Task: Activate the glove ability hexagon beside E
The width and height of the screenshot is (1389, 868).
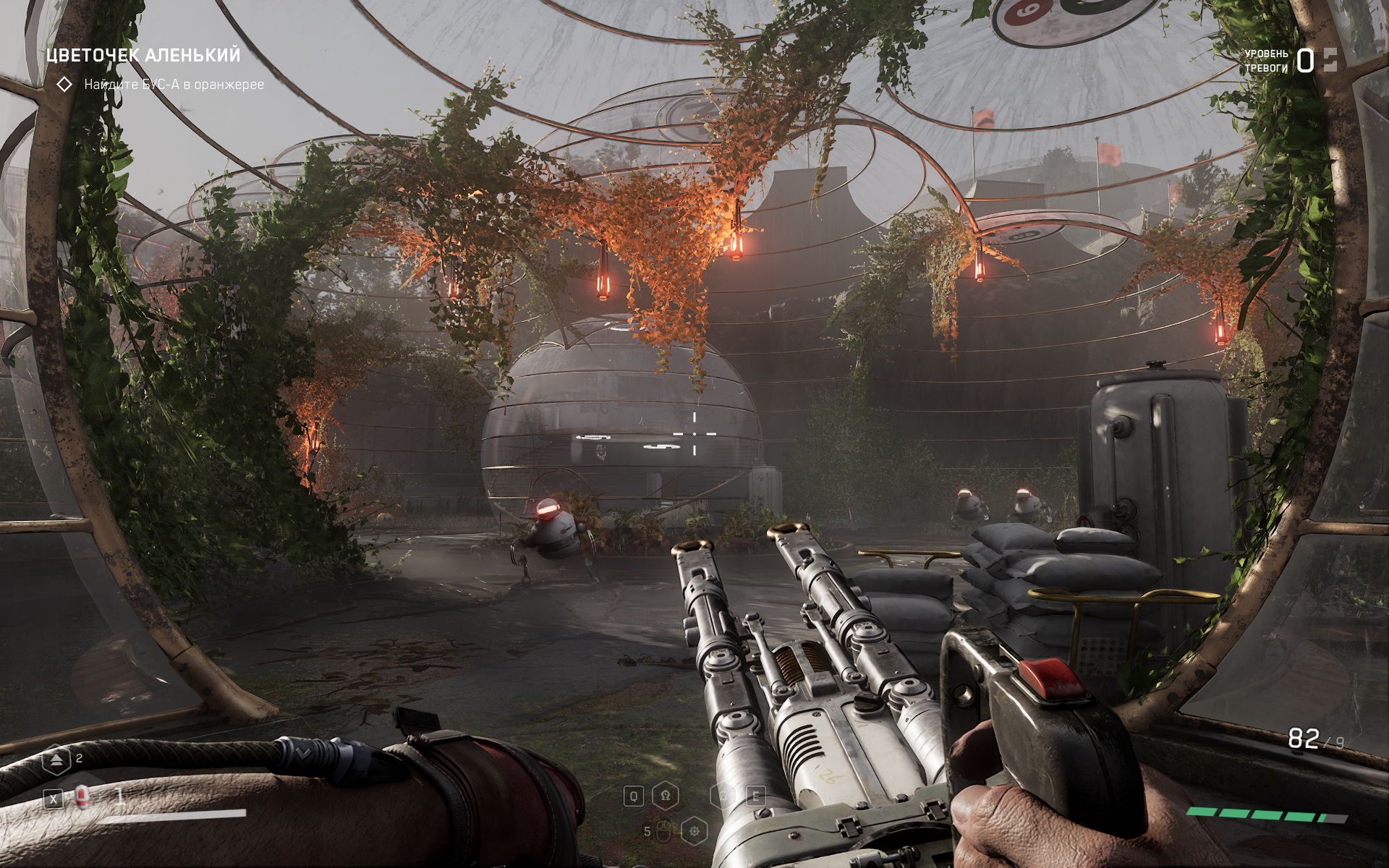Action: click(723, 796)
